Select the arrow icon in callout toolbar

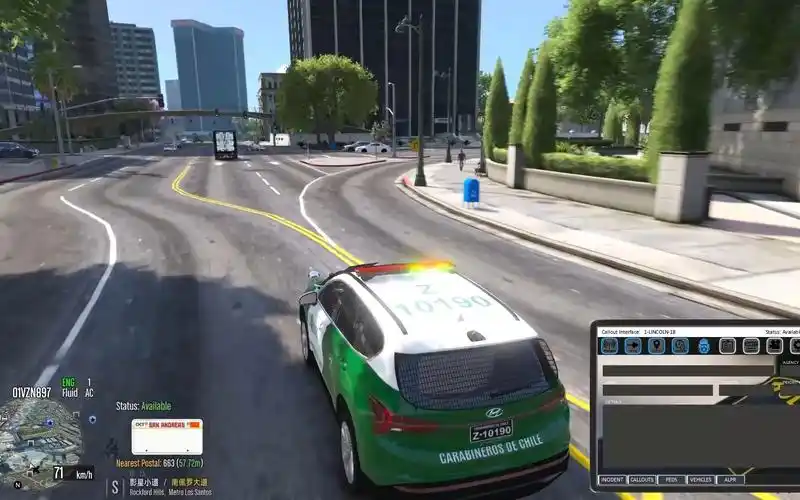click(x=632, y=346)
